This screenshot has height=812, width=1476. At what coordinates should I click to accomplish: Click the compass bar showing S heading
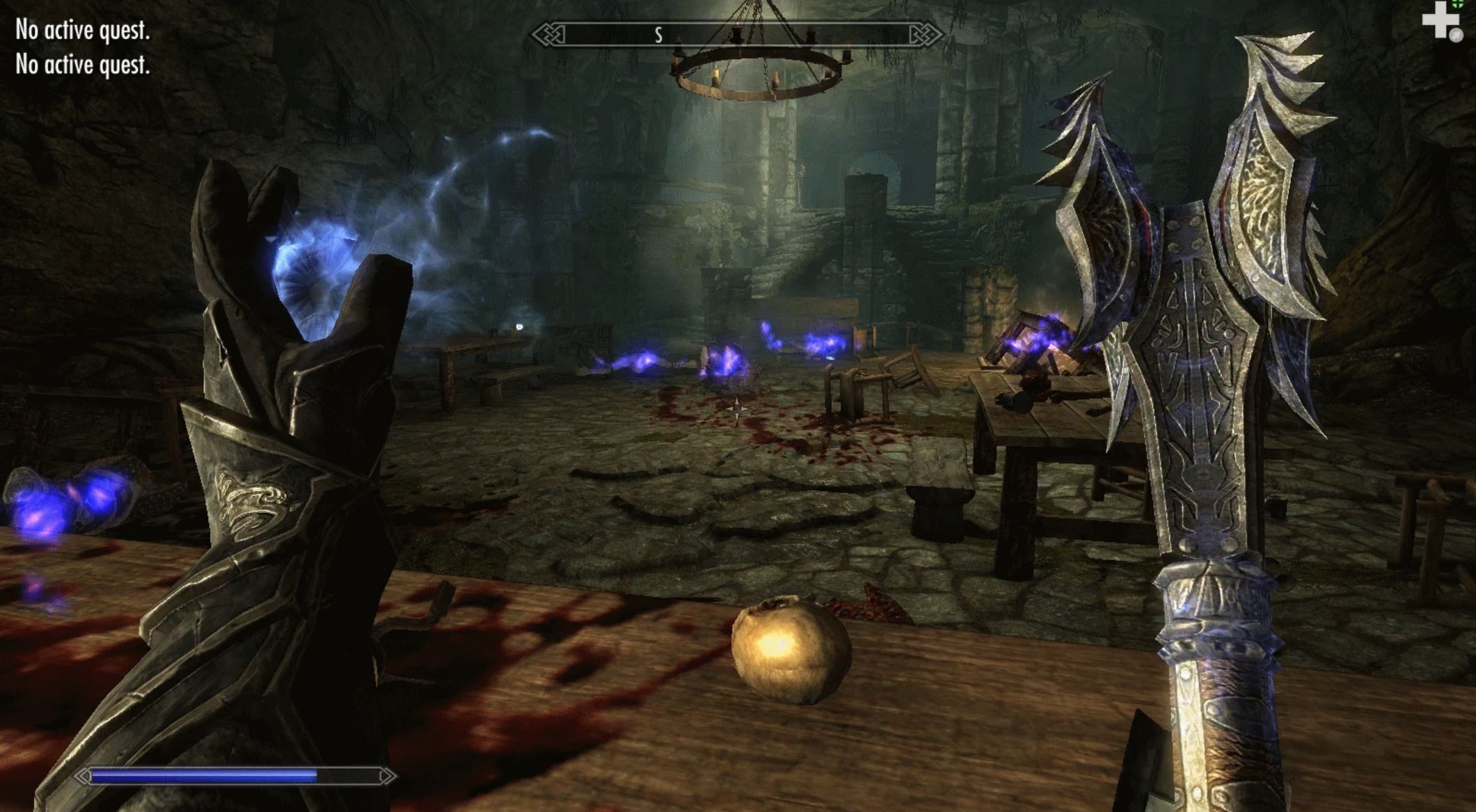click(736, 34)
